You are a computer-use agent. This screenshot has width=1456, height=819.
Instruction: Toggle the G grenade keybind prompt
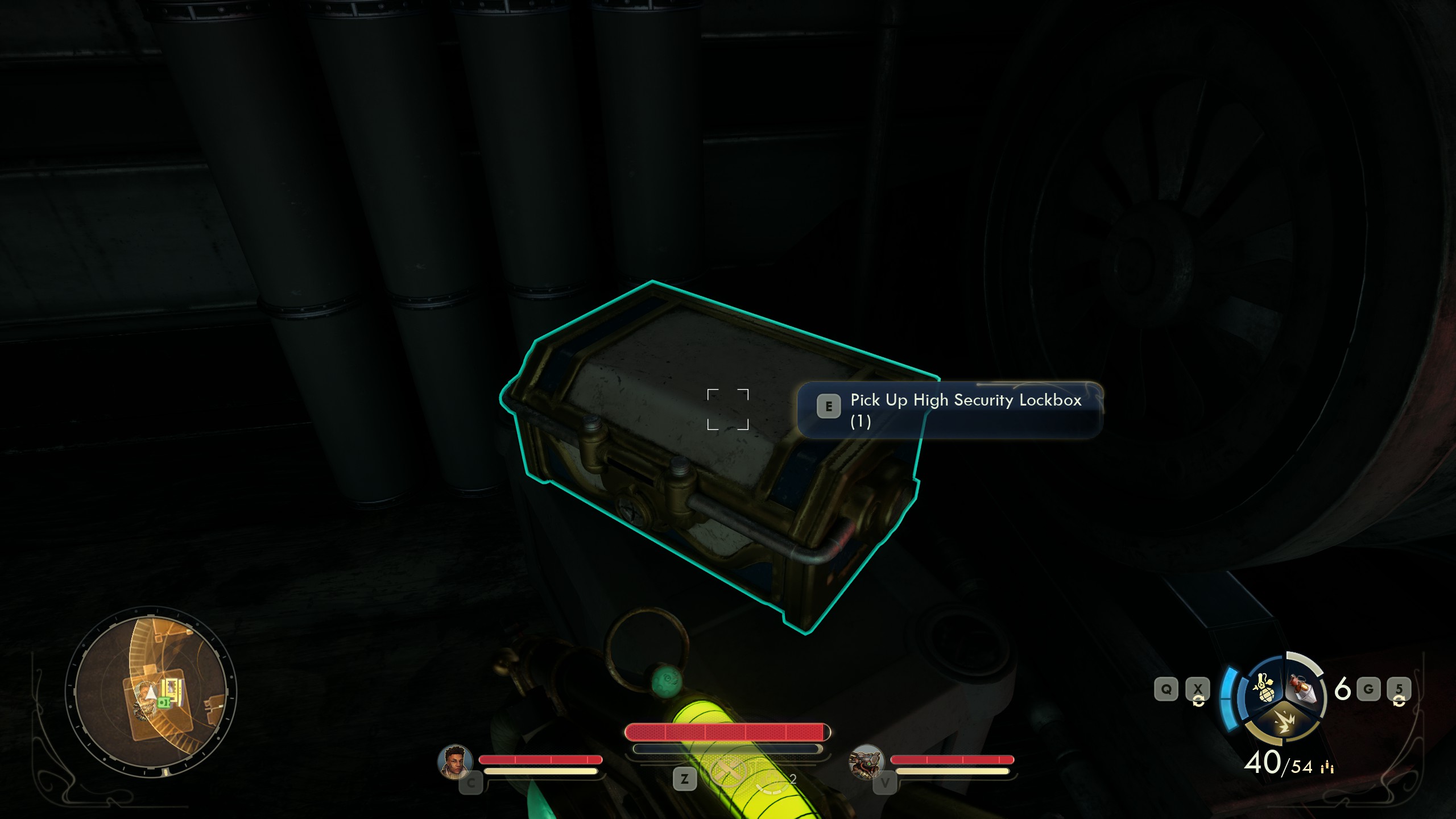(x=1368, y=689)
